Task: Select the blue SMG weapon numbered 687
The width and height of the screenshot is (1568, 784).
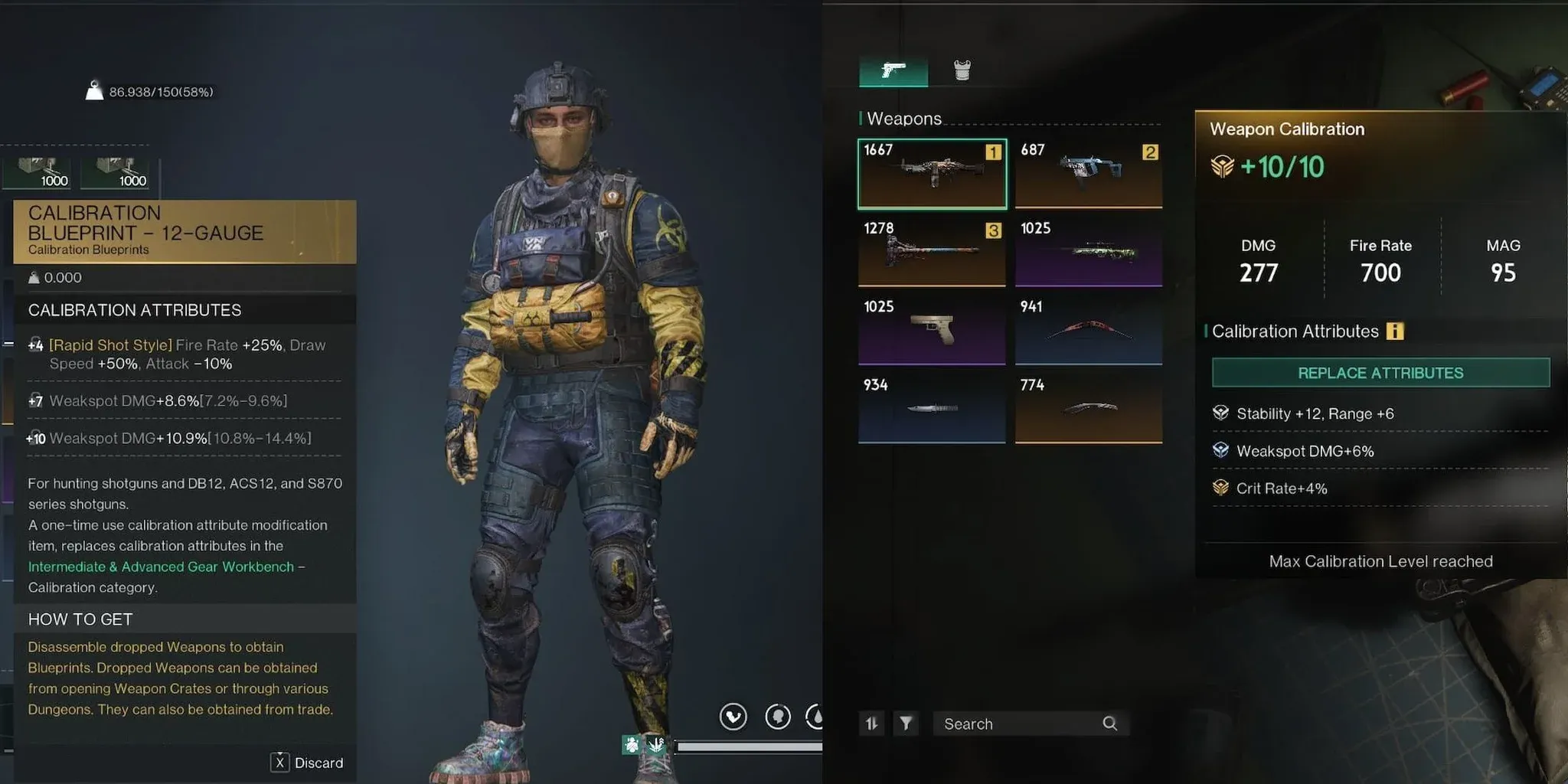Action: (1088, 172)
